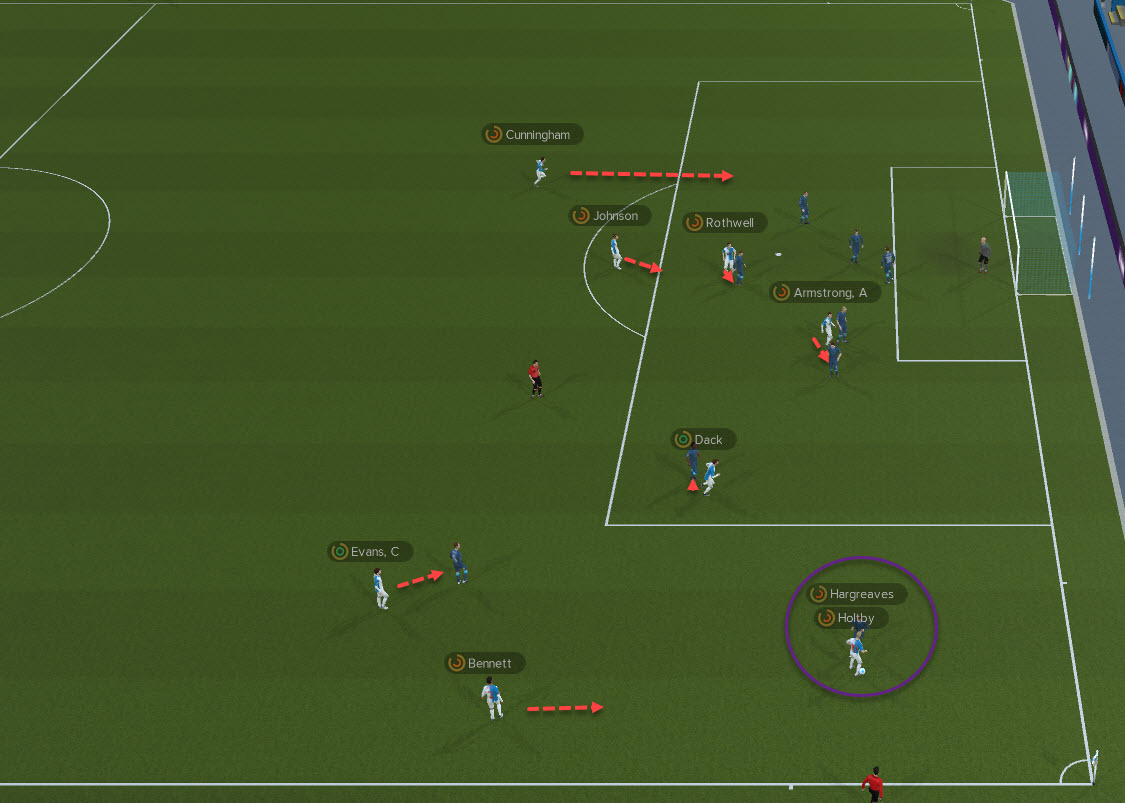Open the Hargreaves player label

[x=857, y=594]
